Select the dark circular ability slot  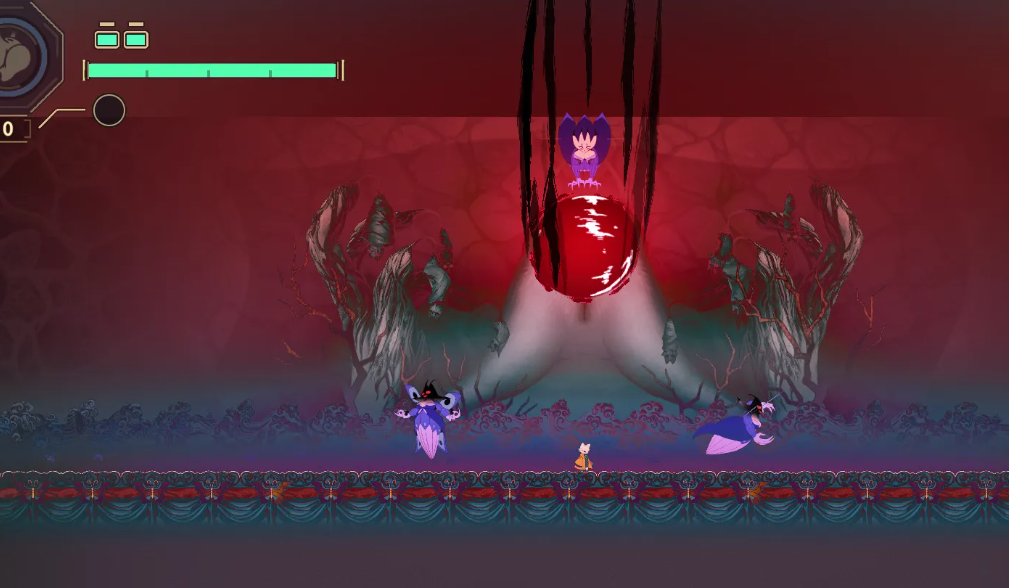click(x=109, y=110)
